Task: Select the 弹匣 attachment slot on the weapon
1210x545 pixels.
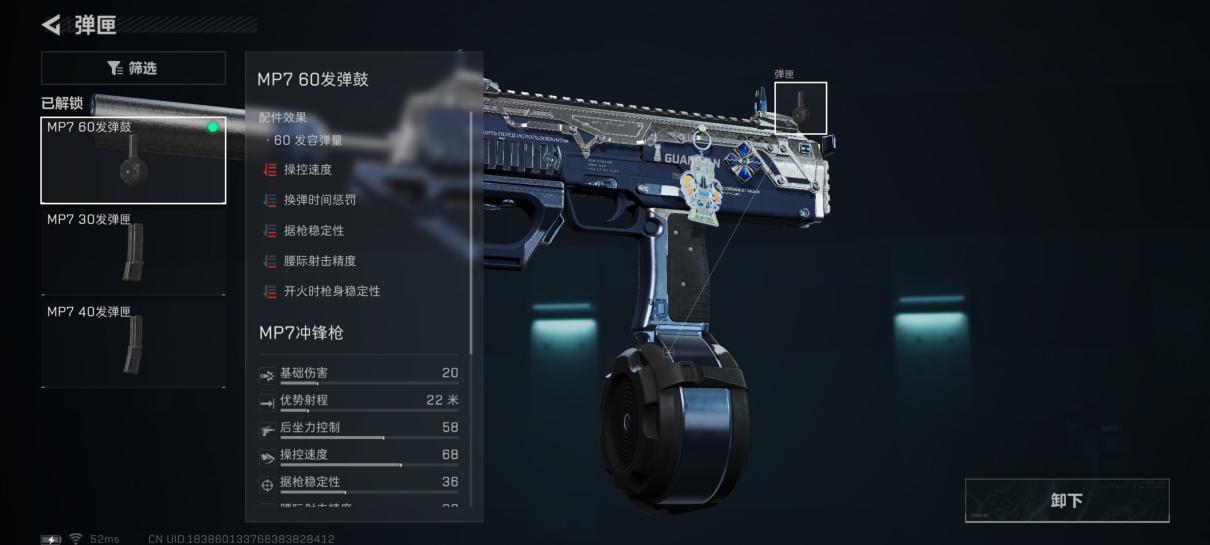Action: pos(800,108)
